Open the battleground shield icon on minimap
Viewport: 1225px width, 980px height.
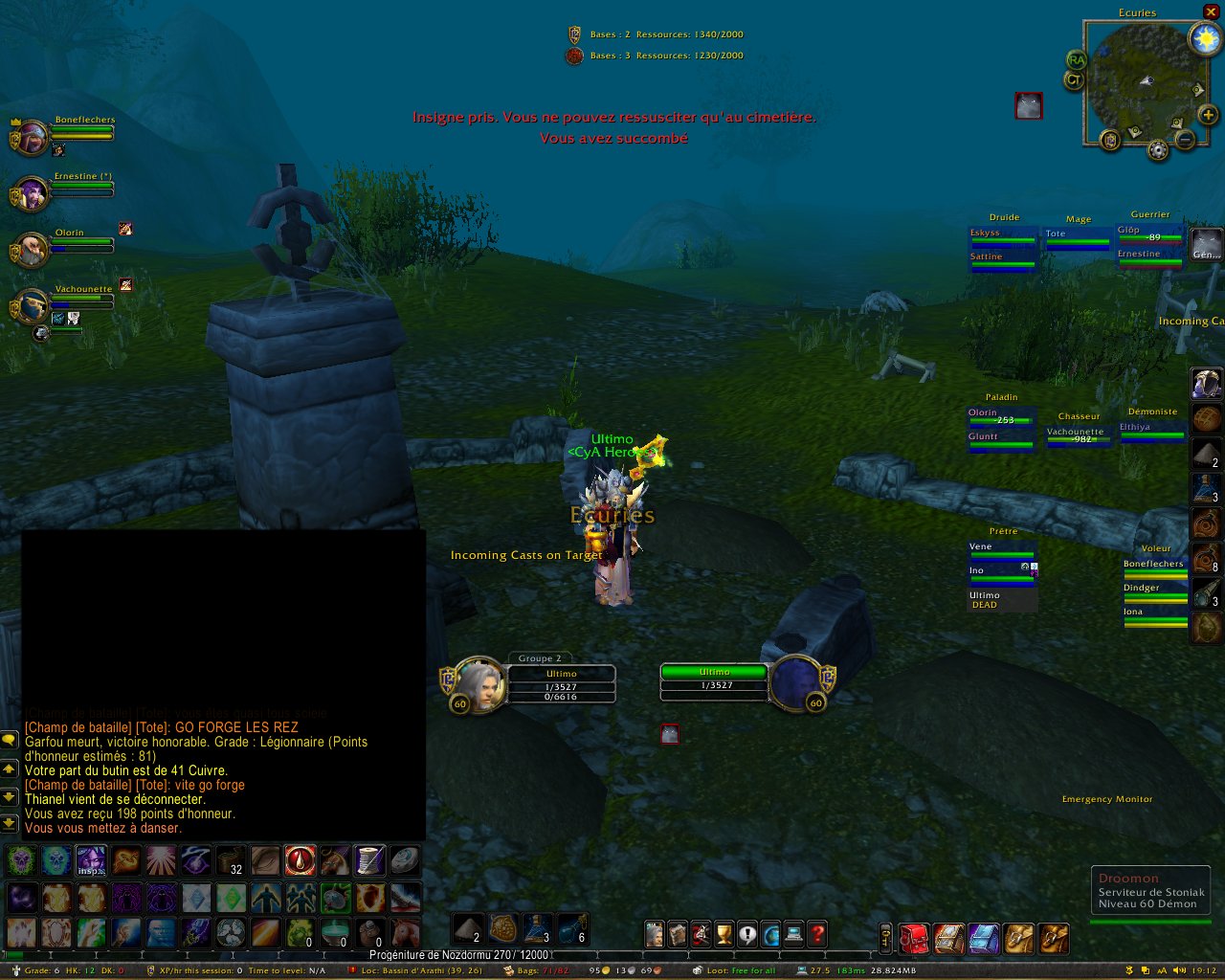tap(1110, 141)
